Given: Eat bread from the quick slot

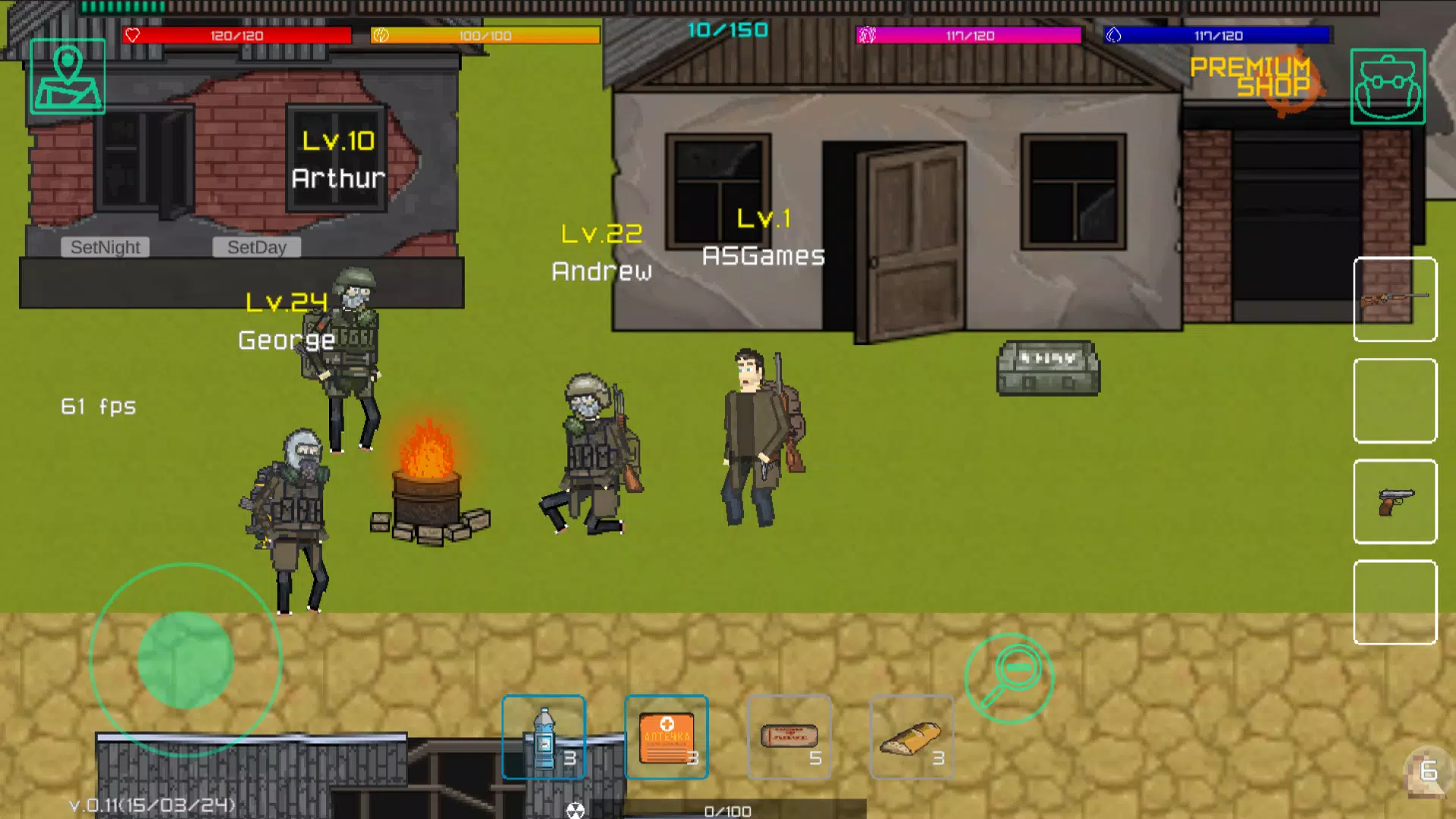Looking at the screenshot, I should 911,736.
